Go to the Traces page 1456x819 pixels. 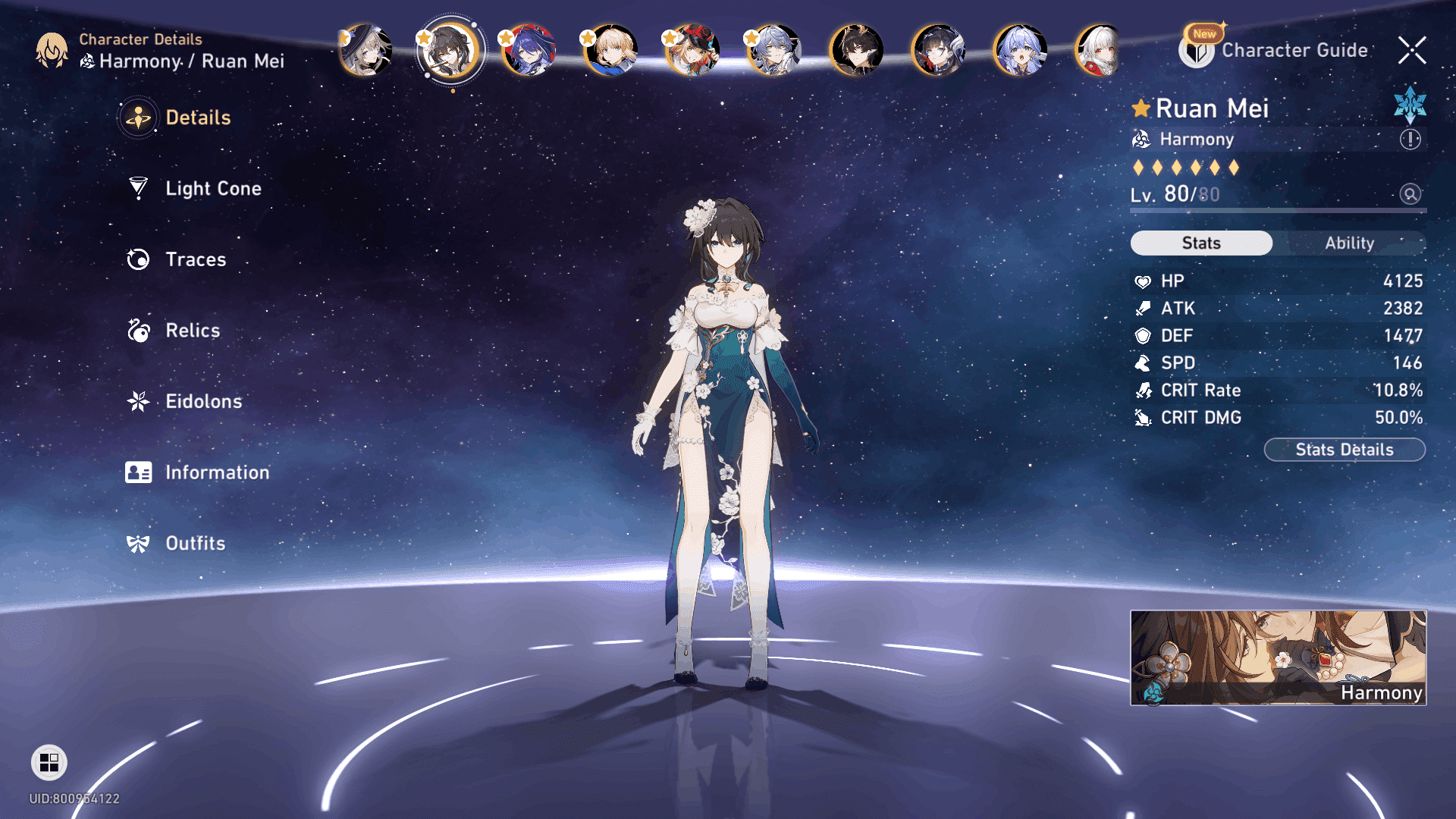coord(195,260)
